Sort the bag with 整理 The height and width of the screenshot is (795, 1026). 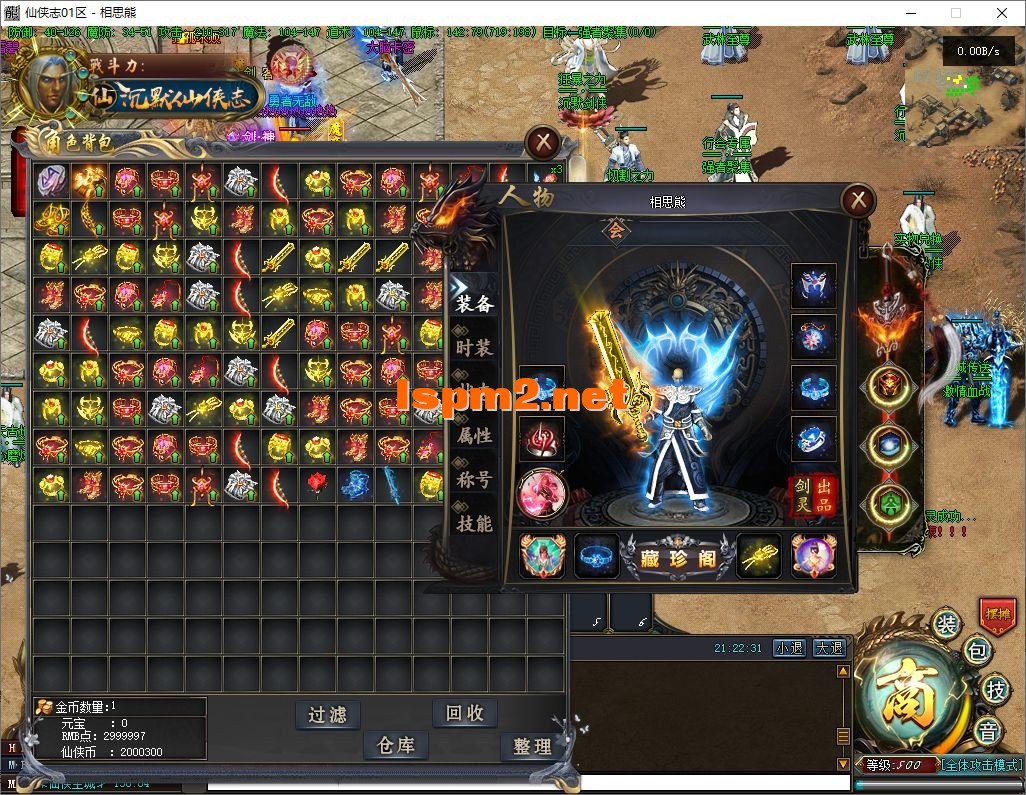(532, 746)
